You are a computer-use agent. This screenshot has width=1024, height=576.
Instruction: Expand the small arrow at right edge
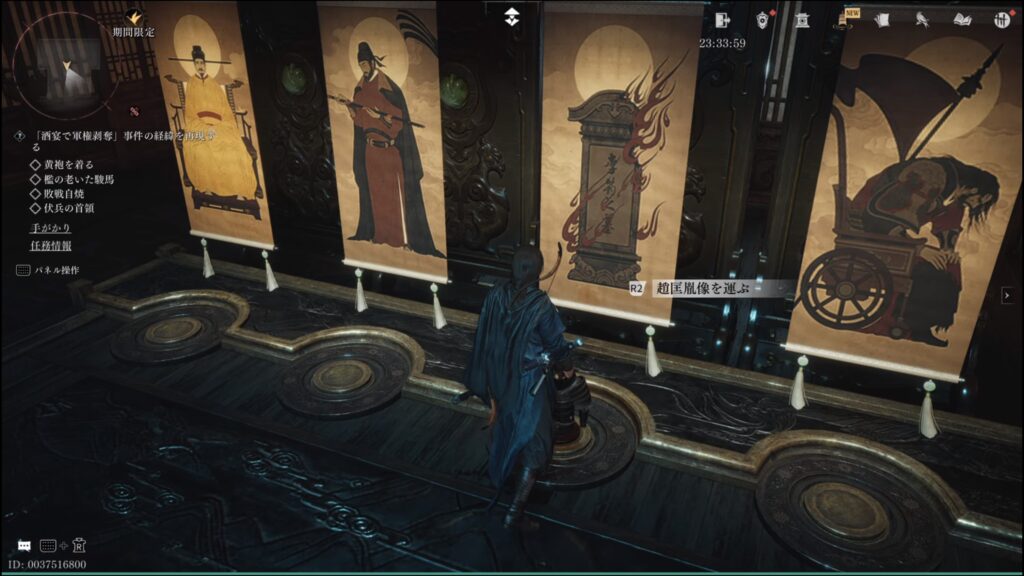click(1007, 294)
